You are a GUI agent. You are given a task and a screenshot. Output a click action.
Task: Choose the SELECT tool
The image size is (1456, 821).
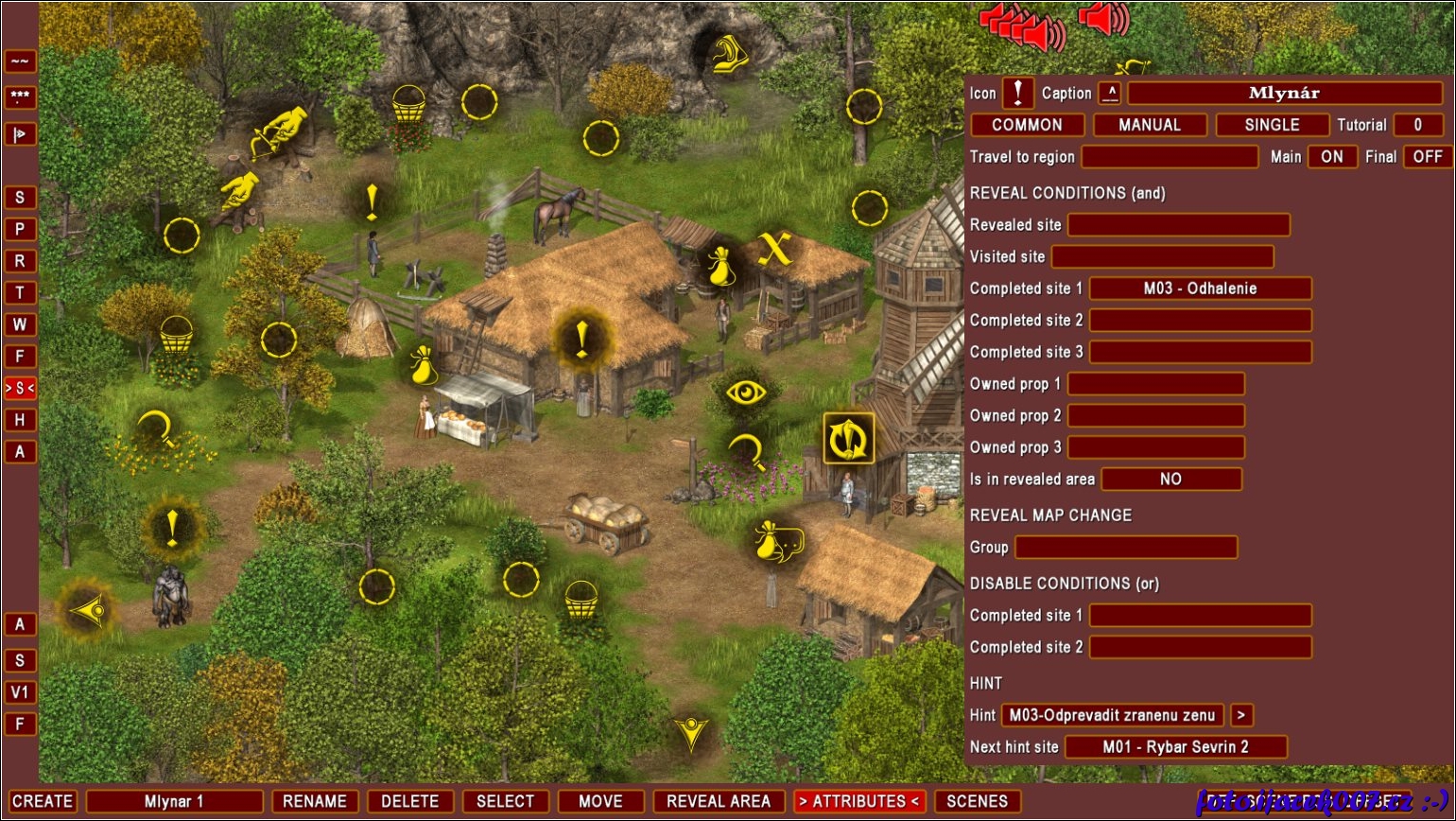505,801
